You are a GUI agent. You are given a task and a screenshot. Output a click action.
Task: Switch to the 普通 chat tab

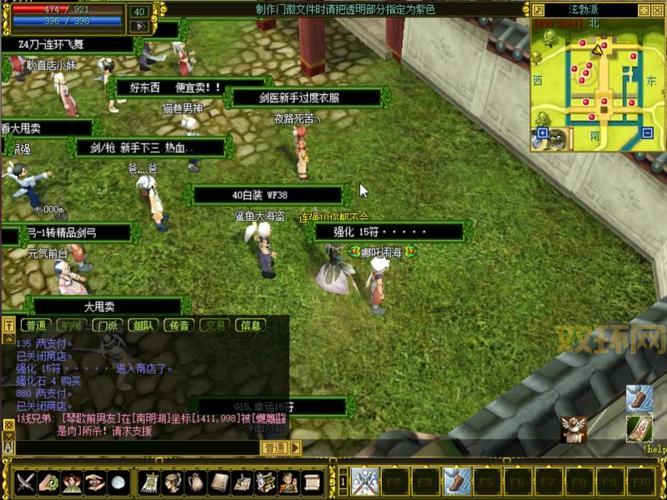37,325
